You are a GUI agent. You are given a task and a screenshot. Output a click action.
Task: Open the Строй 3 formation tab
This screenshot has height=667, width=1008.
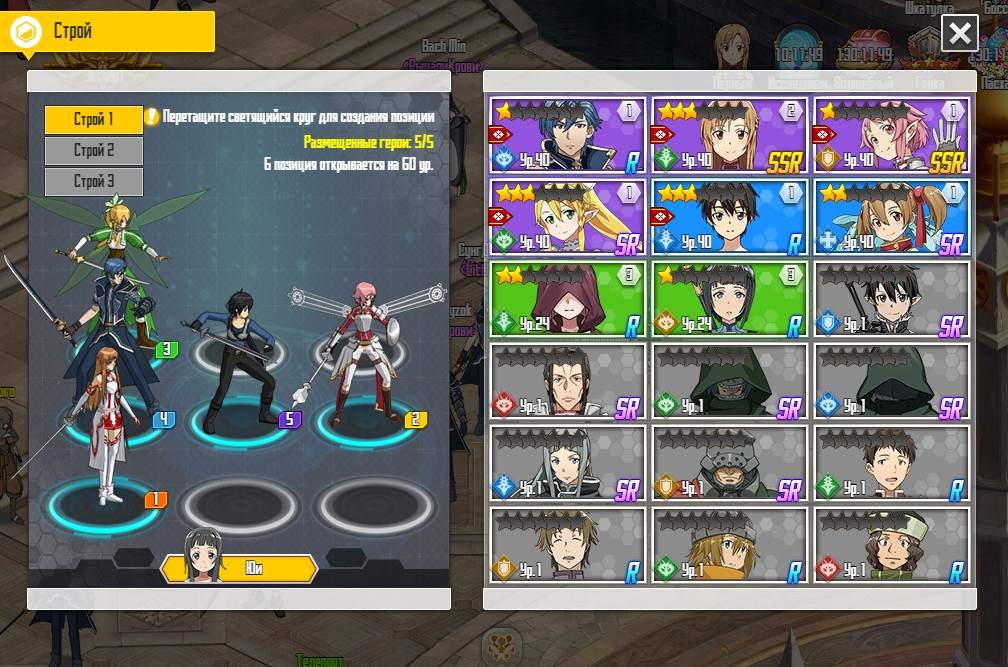[x=93, y=182]
